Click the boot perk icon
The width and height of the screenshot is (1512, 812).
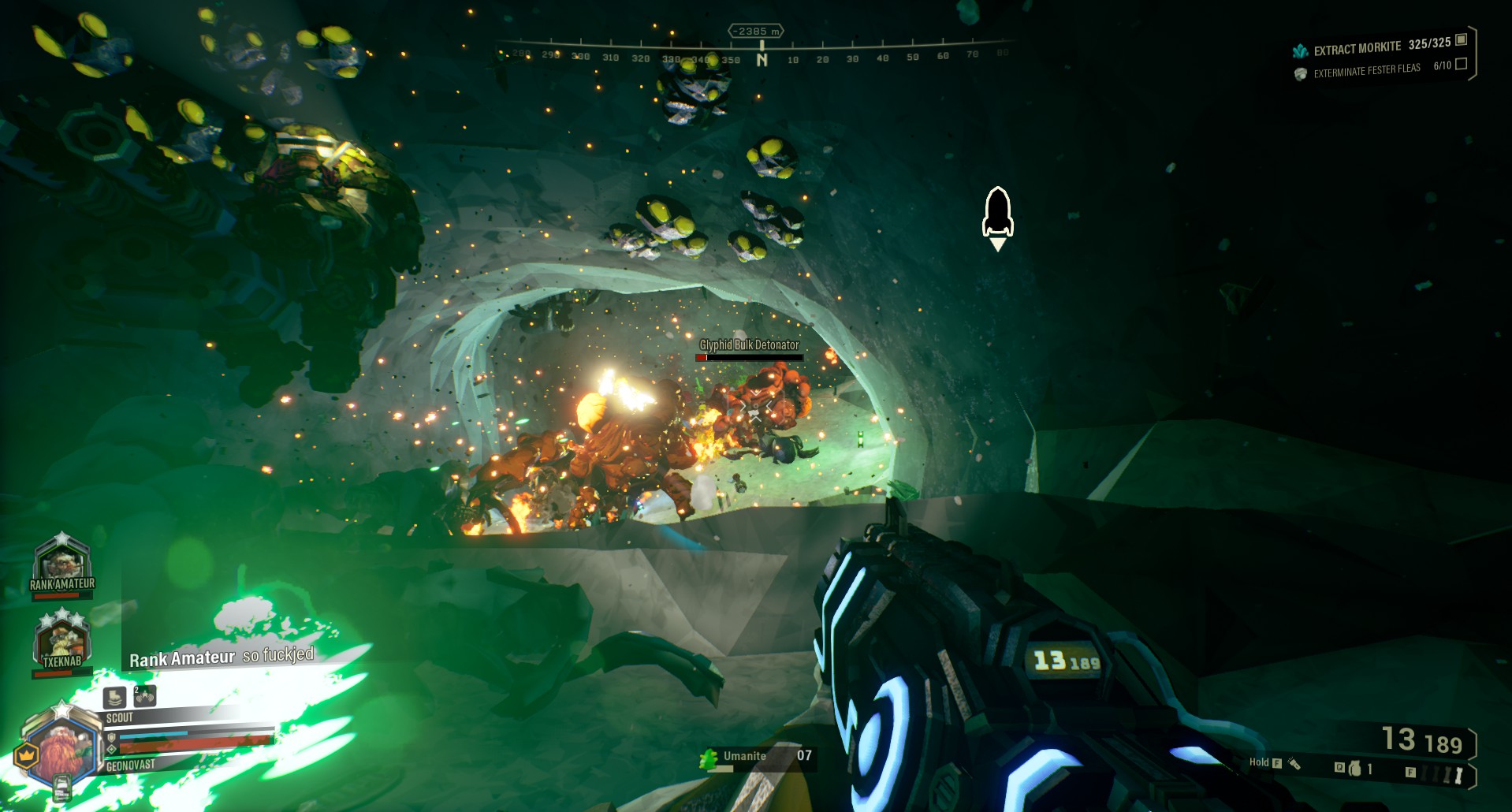[115, 697]
